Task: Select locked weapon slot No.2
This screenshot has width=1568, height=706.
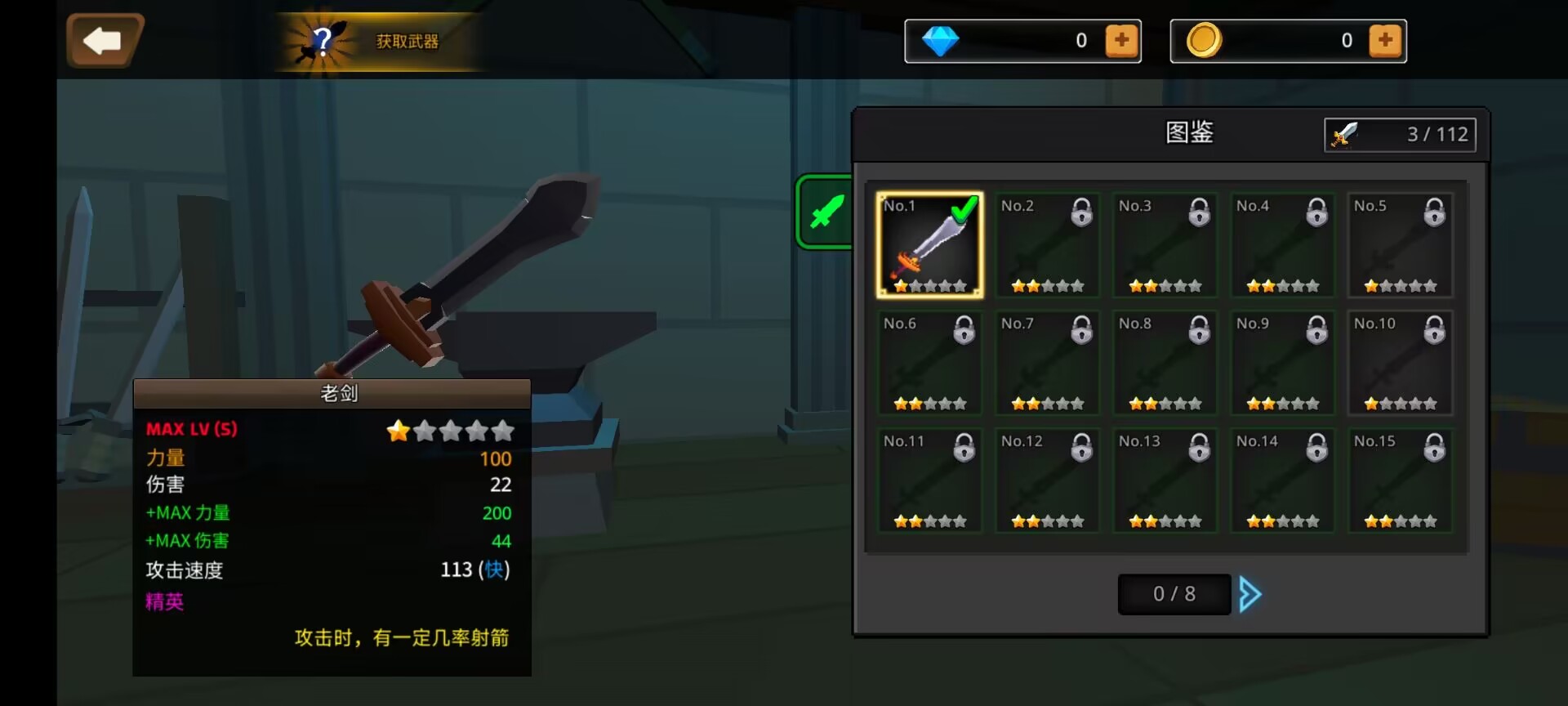Action: pyautogui.click(x=1047, y=245)
